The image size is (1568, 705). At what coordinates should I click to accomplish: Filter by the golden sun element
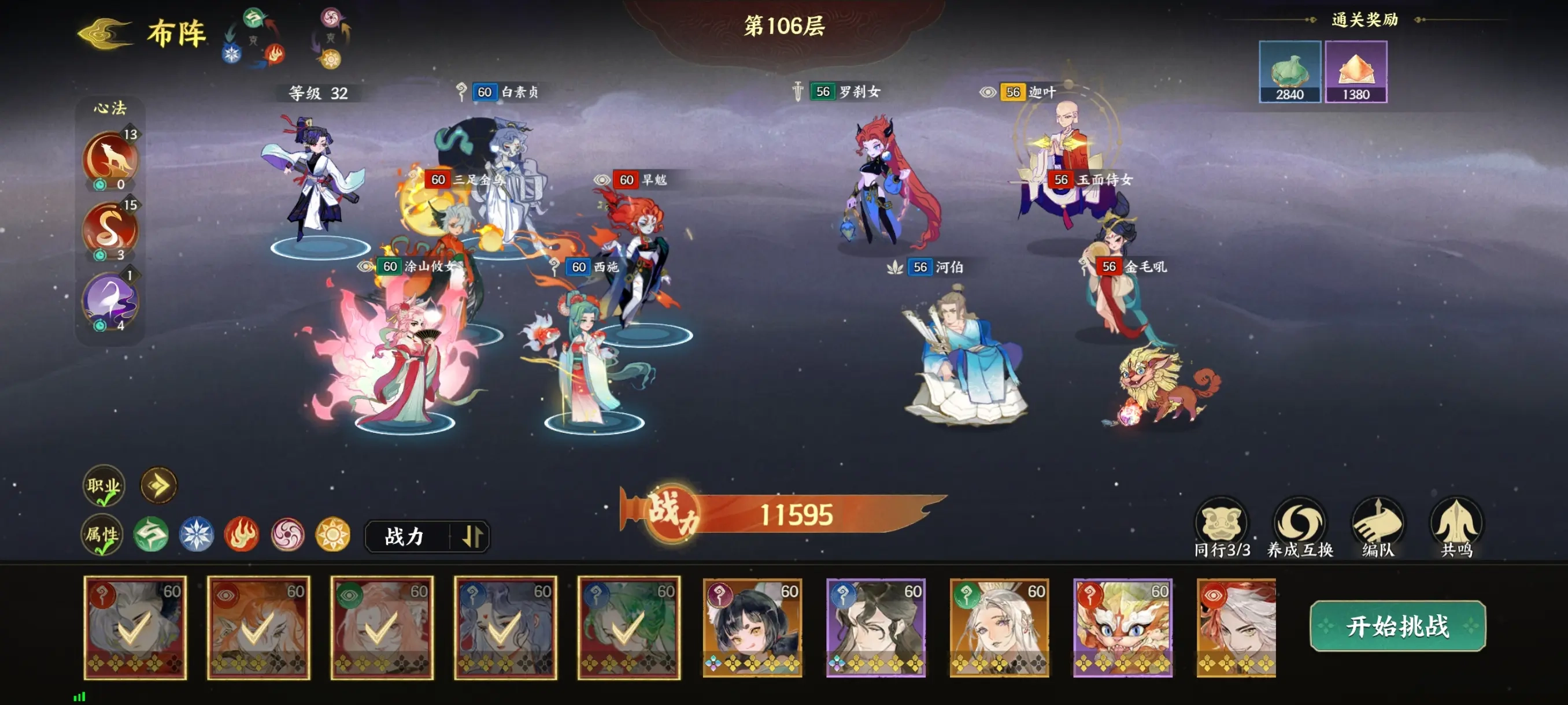(x=333, y=535)
